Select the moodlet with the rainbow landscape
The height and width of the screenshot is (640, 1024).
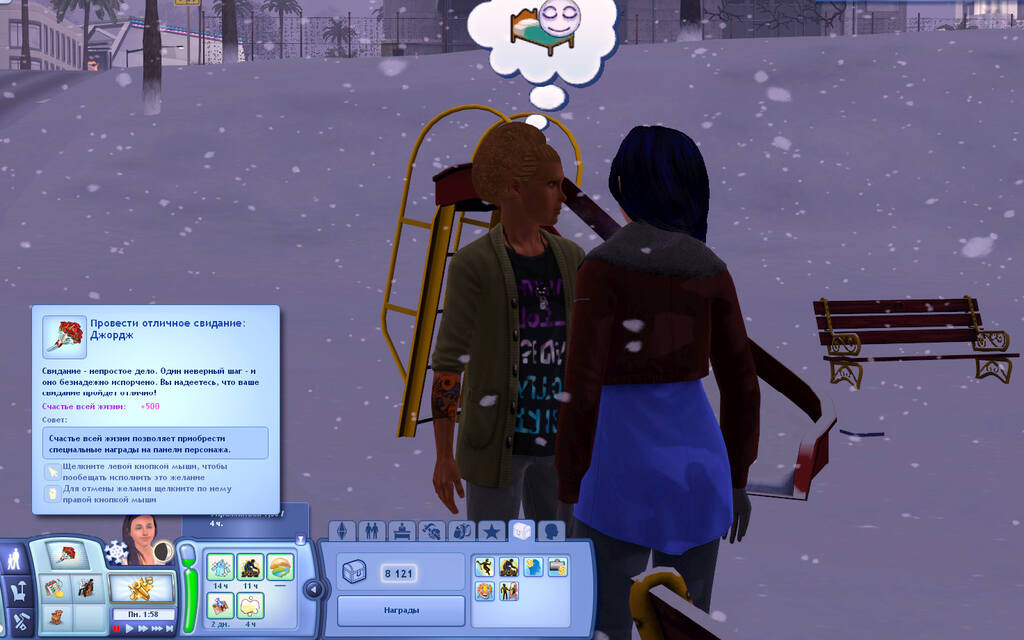point(280,567)
